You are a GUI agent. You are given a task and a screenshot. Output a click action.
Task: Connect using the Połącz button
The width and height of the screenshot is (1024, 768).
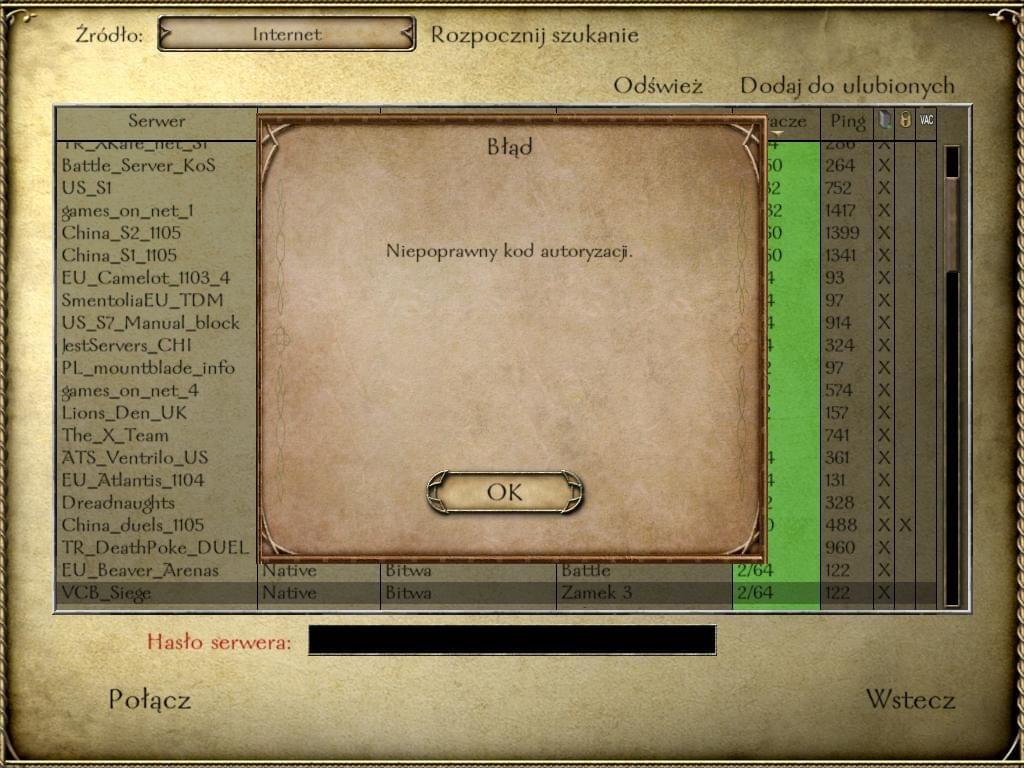(150, 700)
